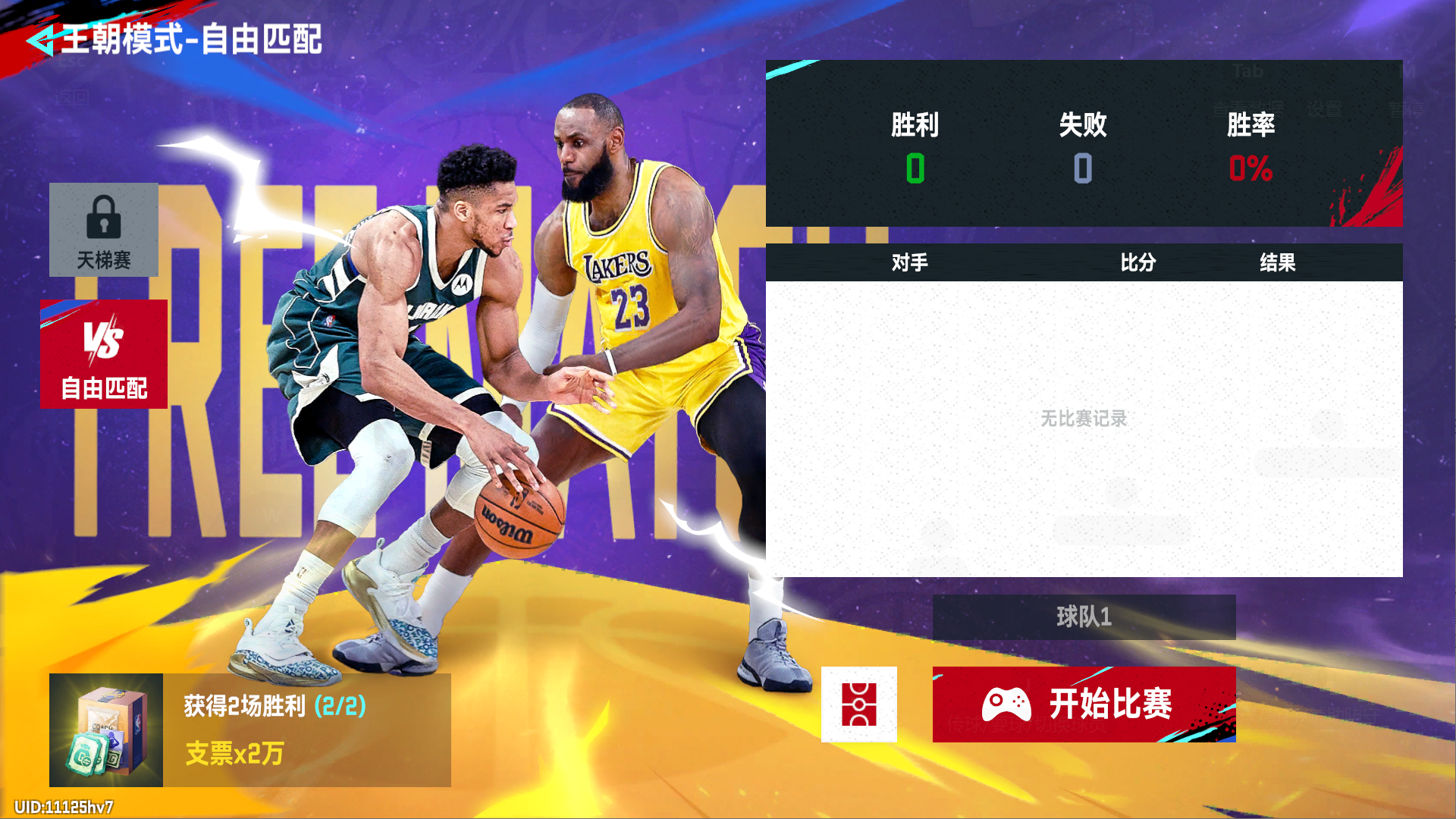Select the locked 天梯赛 game mode
Image resolution: width=1456 pixels, height=819 pixels.
[104, 230]
